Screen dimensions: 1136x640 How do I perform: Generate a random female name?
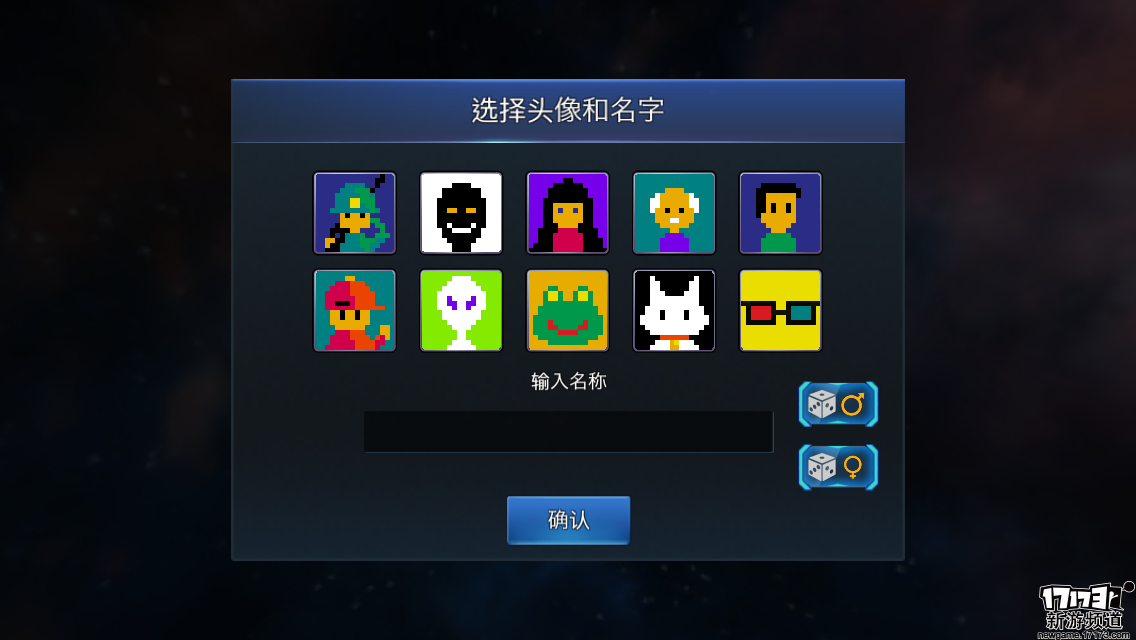[x=838, y=467]
